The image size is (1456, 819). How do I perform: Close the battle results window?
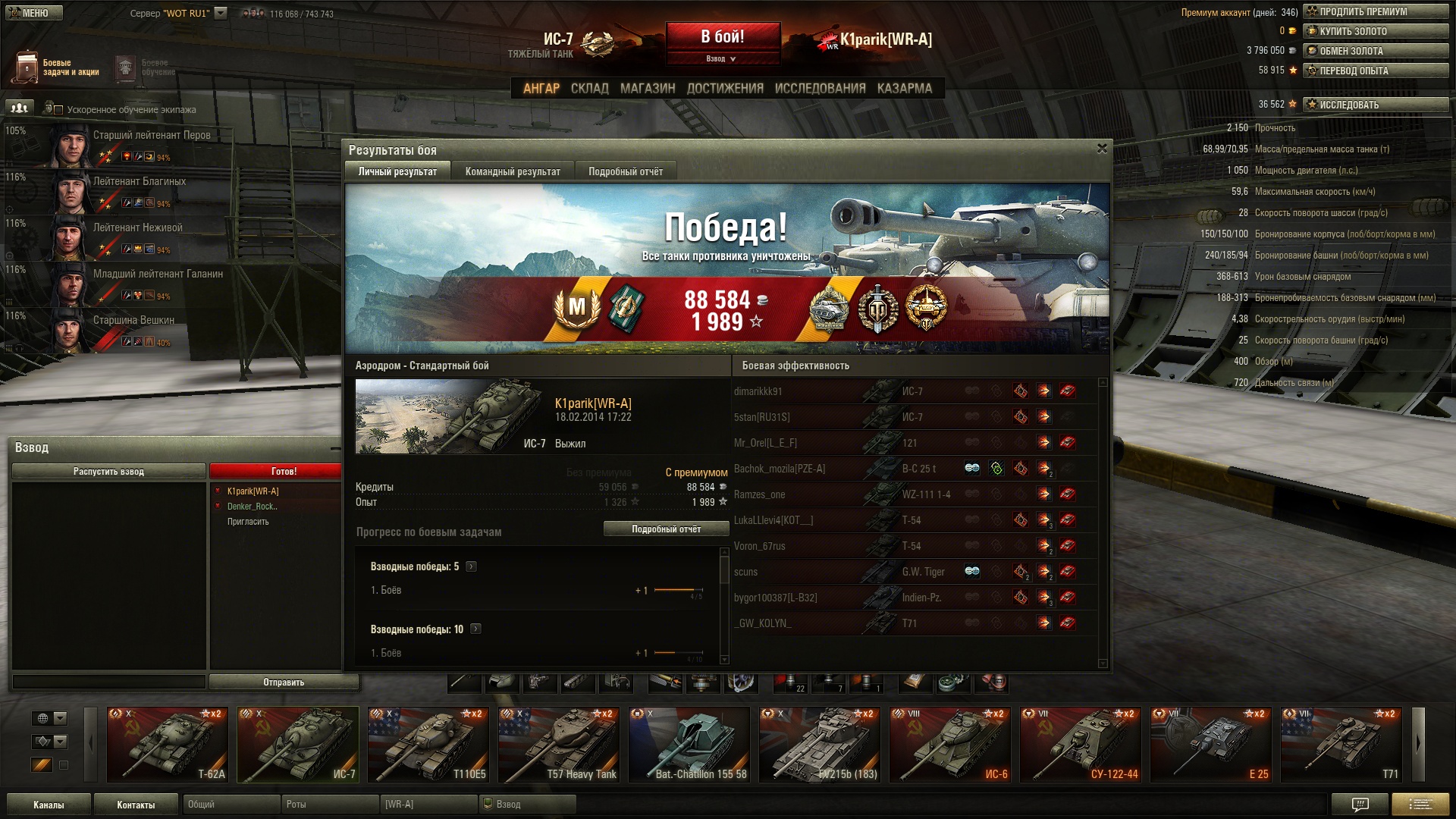coord(1102,149)
